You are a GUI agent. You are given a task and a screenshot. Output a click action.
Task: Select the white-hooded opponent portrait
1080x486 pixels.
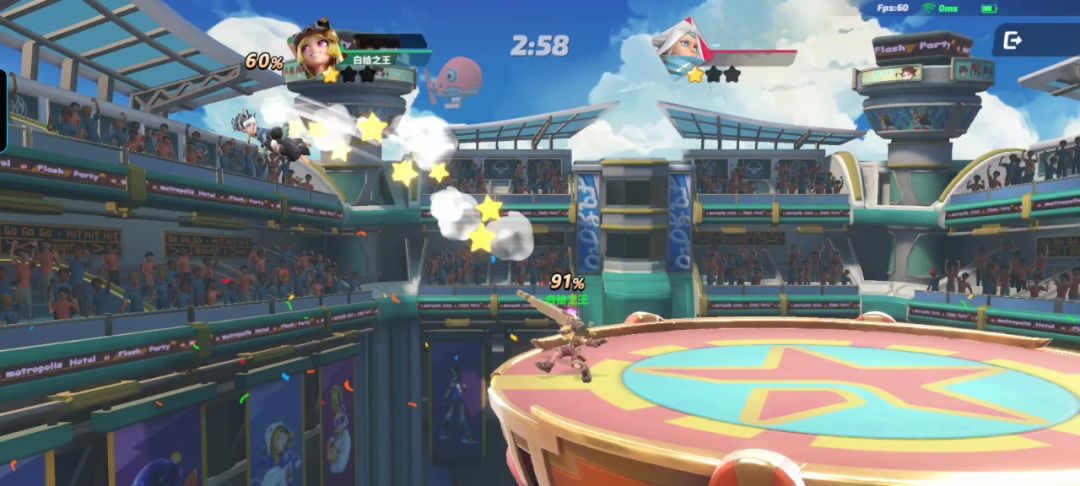pyautogui.click(x=680, y=47)
